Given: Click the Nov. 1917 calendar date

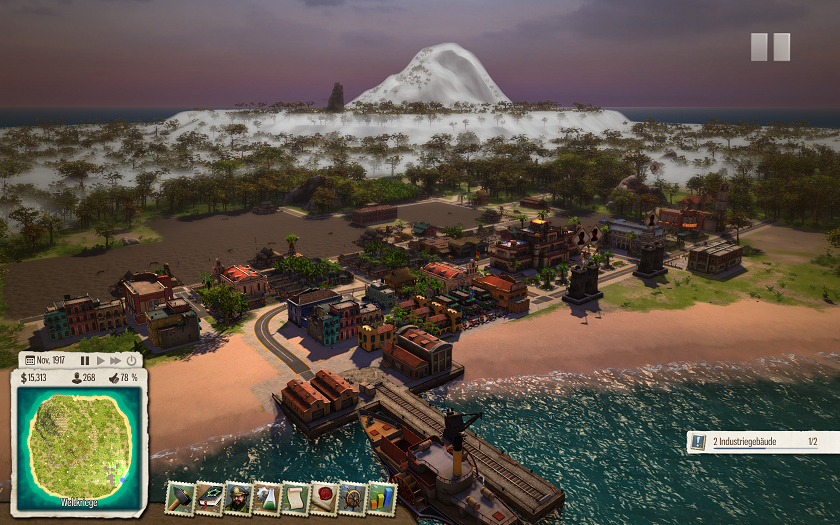Looking at the screenshot, I should point(47,360).
